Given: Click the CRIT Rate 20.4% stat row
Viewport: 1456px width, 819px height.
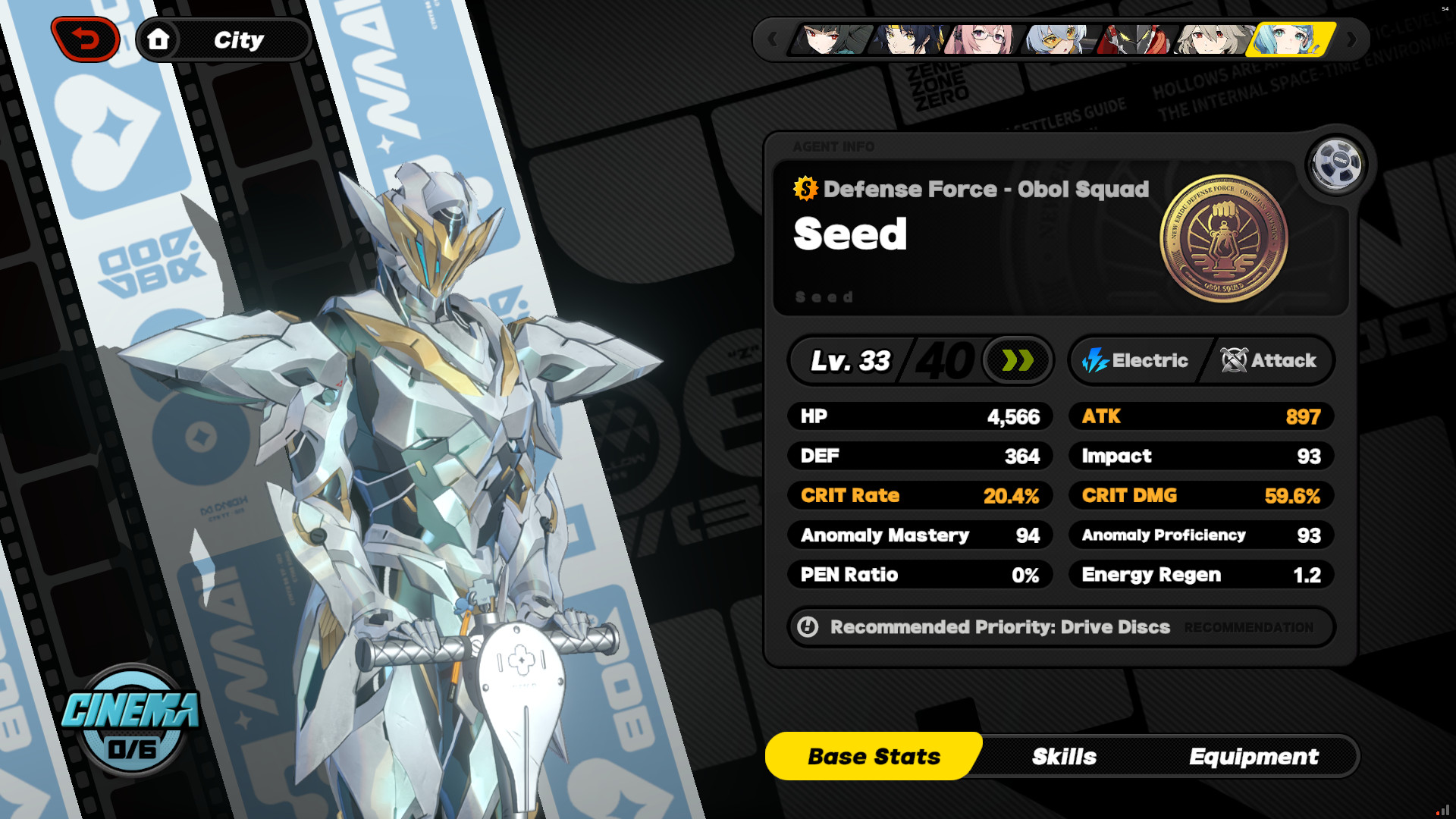Looking at the screenshot, I should tap(920, 495).
